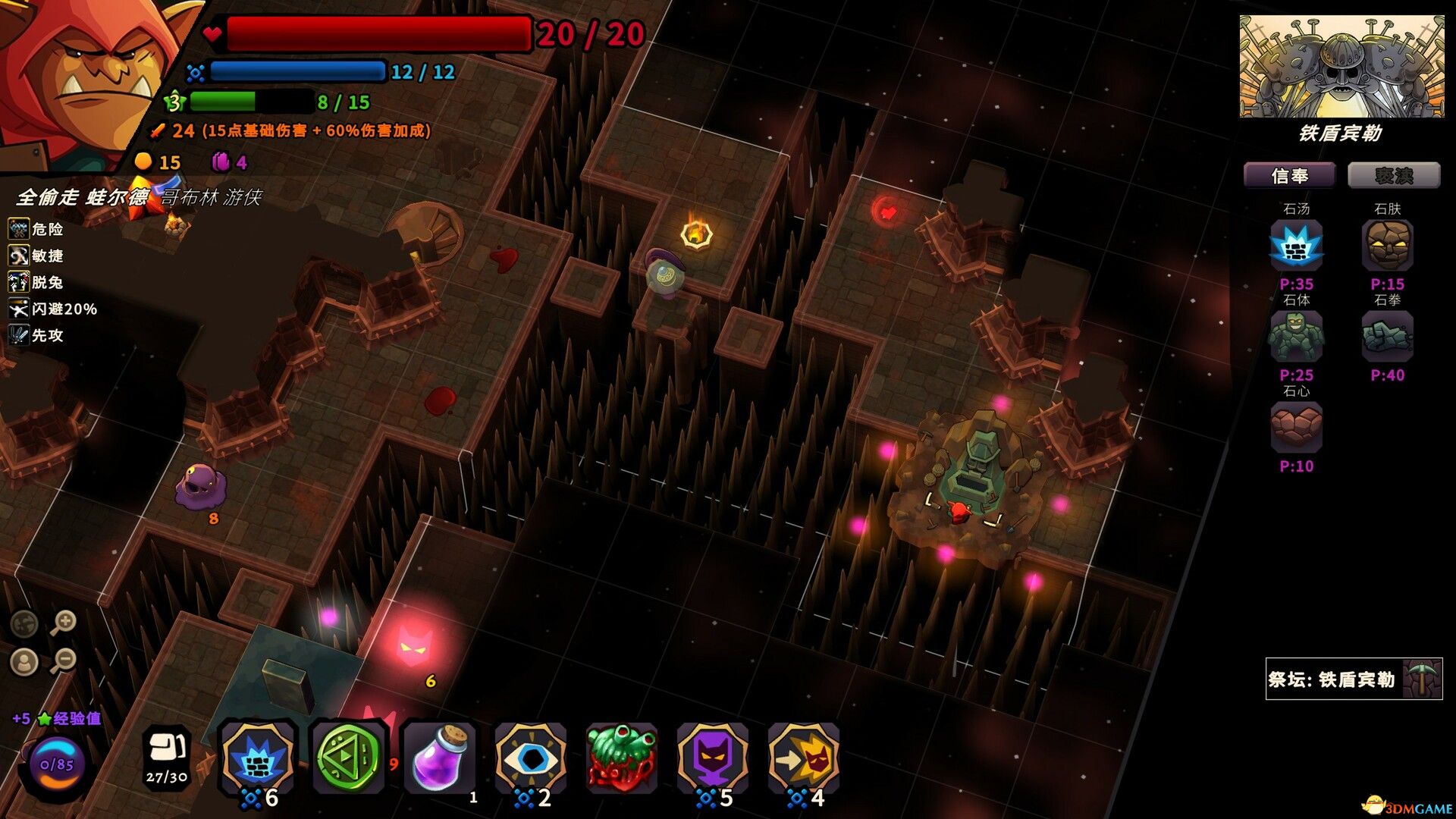
Task: Zoom the minimap with the magnifier button
Action: pos(64,620)
